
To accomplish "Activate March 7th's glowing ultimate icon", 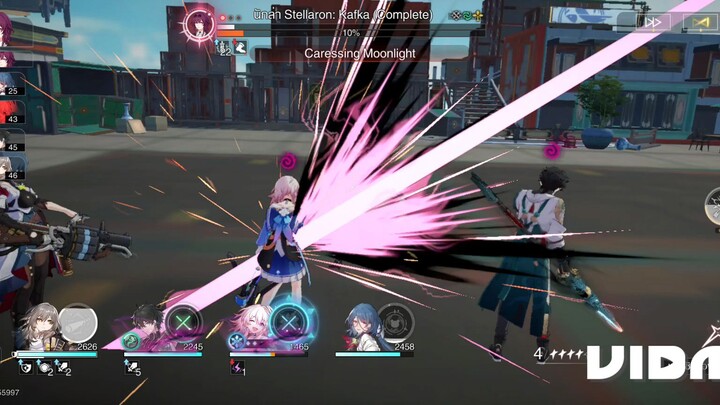I will pyautogui.click(x=290, y=323).
